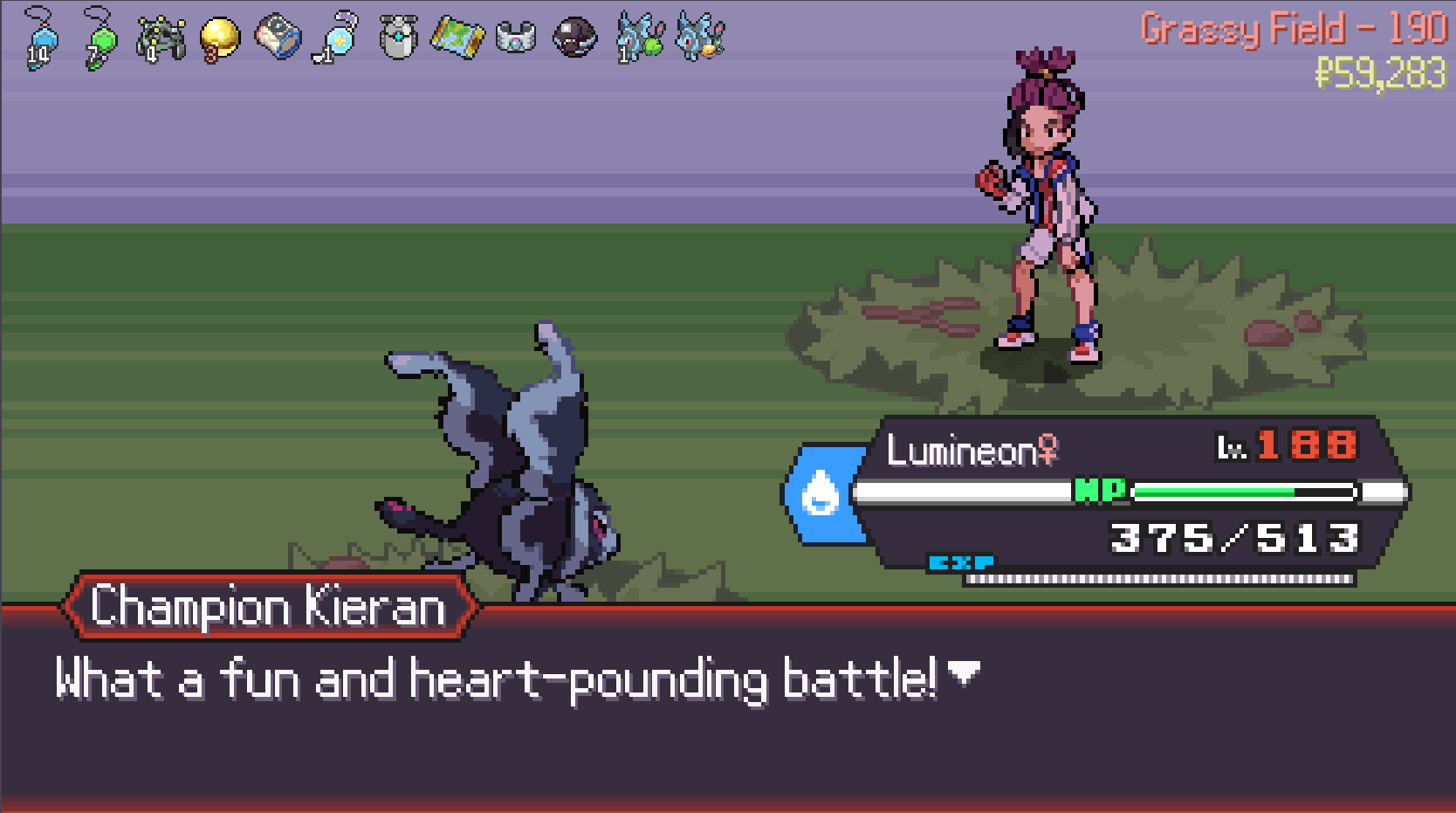1456x813 pixels.
Task: Select the light blue flower charm icon
Action: click(337, 38)
